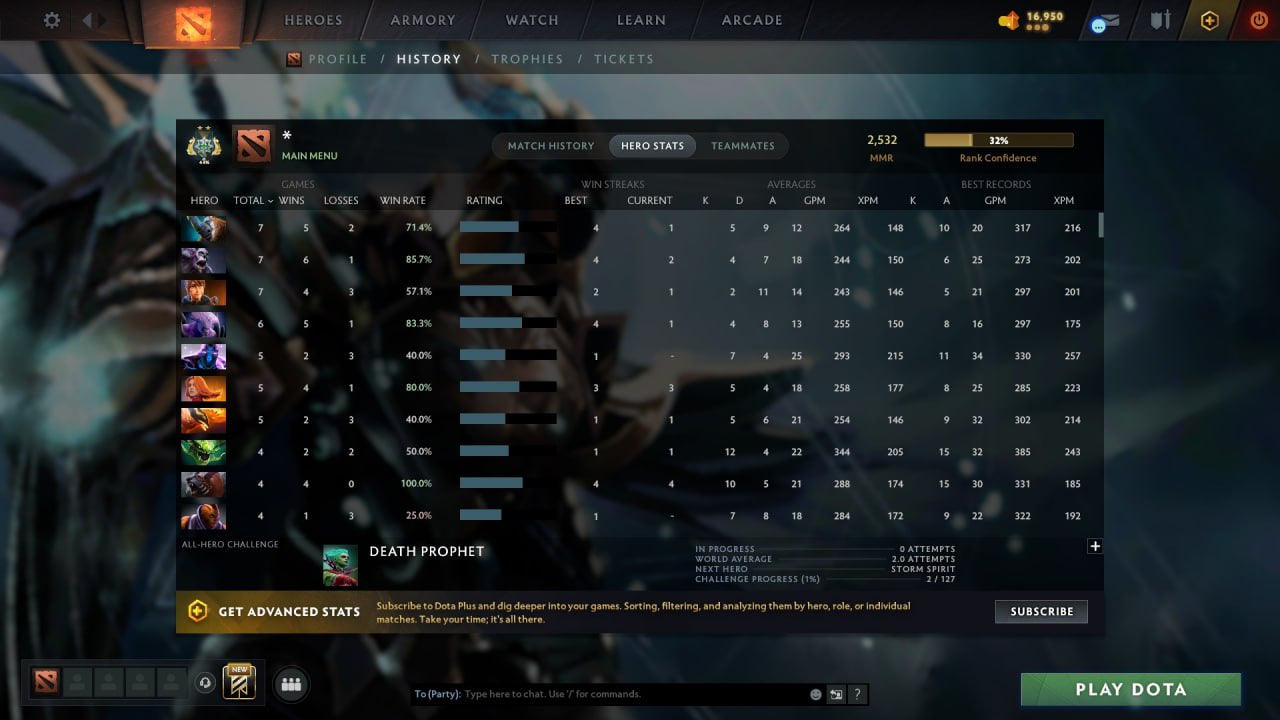Click the Dota Plus shield beside GET ADVANCED STATS
Image resolution: width=1280 pixels, height=720 pixels.
coord(198,611)
